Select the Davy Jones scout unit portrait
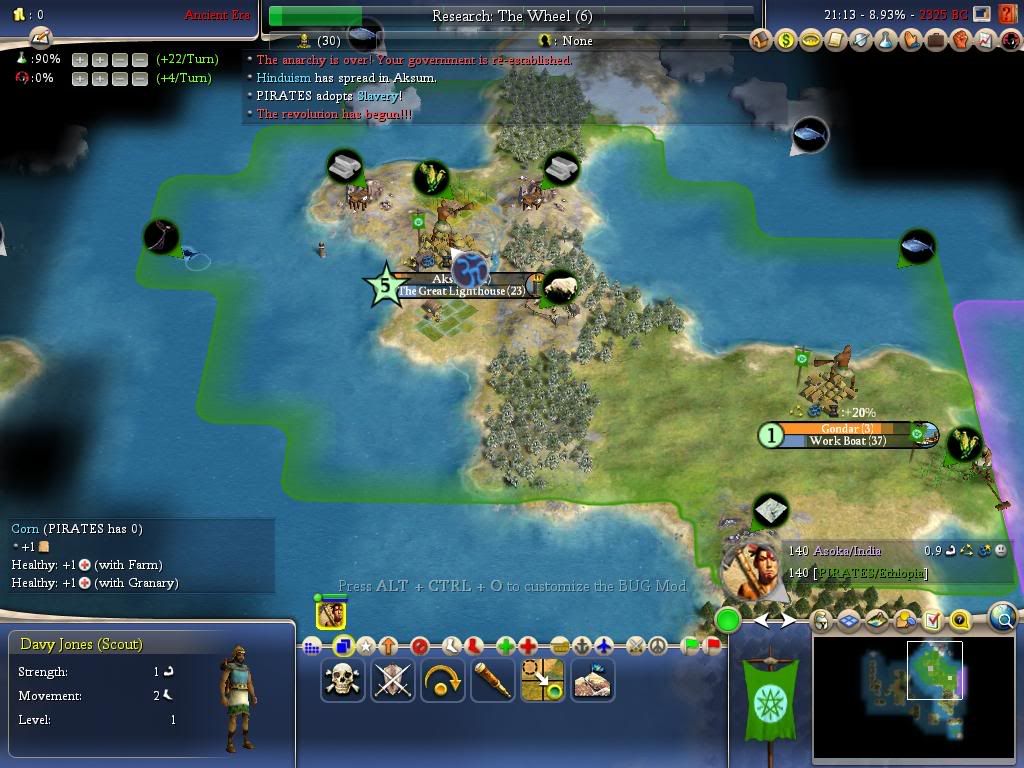The height and width of the screenshot is (768, 1024). pos(331,615)
